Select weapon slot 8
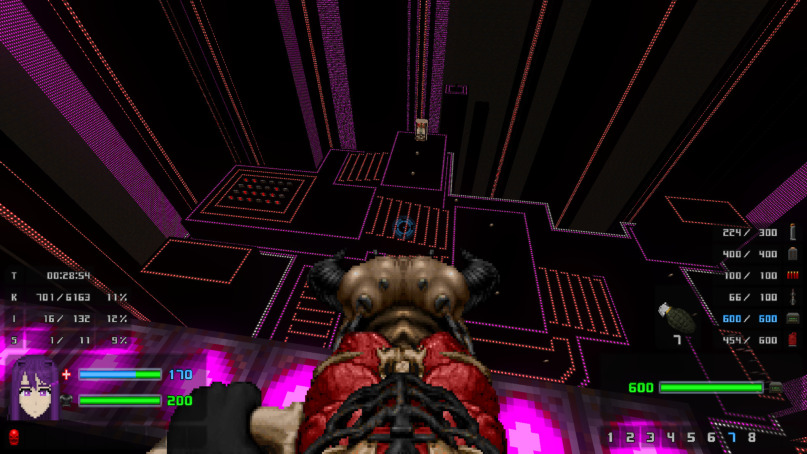 [751, 437]
